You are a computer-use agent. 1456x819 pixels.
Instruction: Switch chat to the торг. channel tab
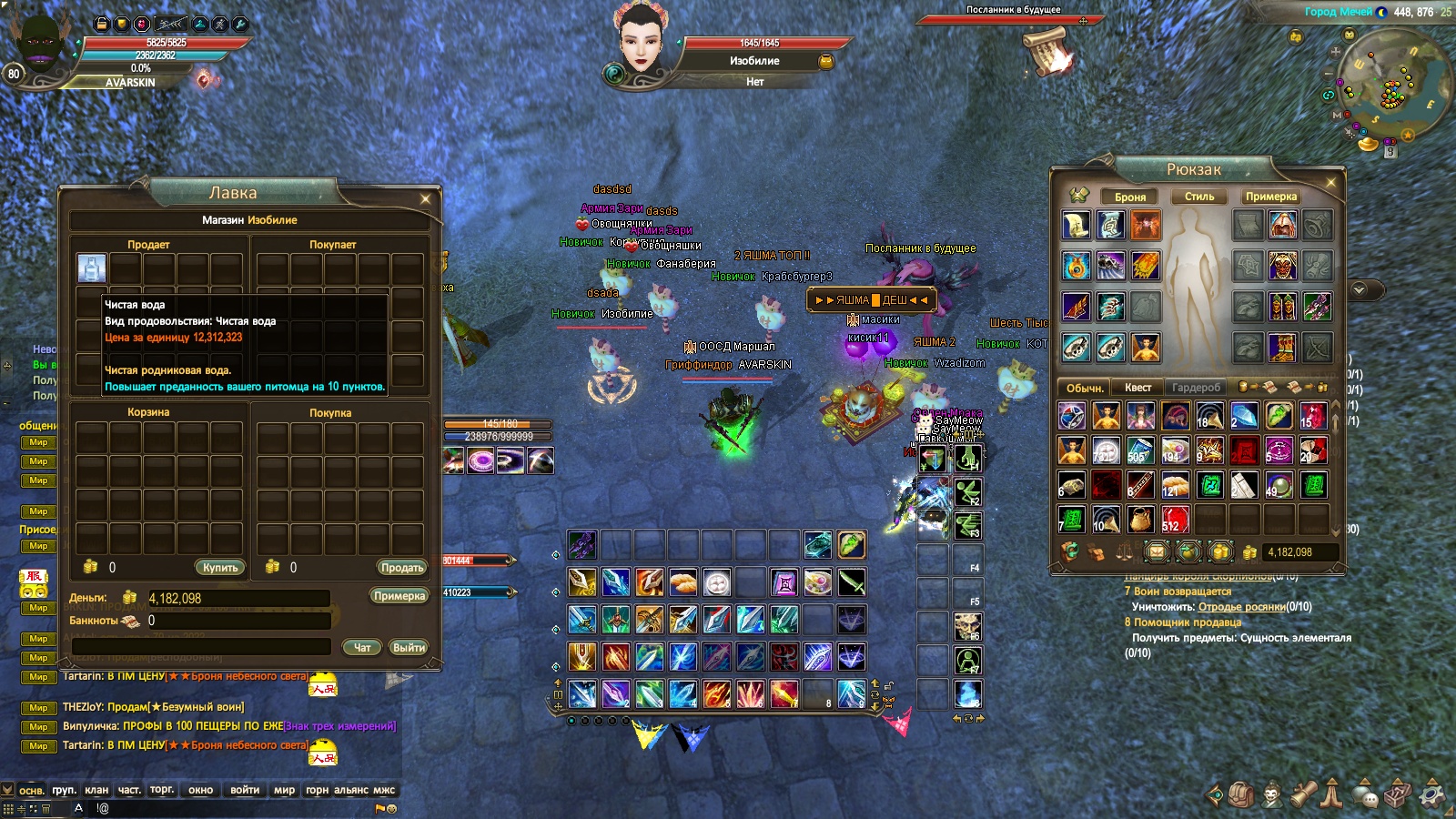click(162, 790)
